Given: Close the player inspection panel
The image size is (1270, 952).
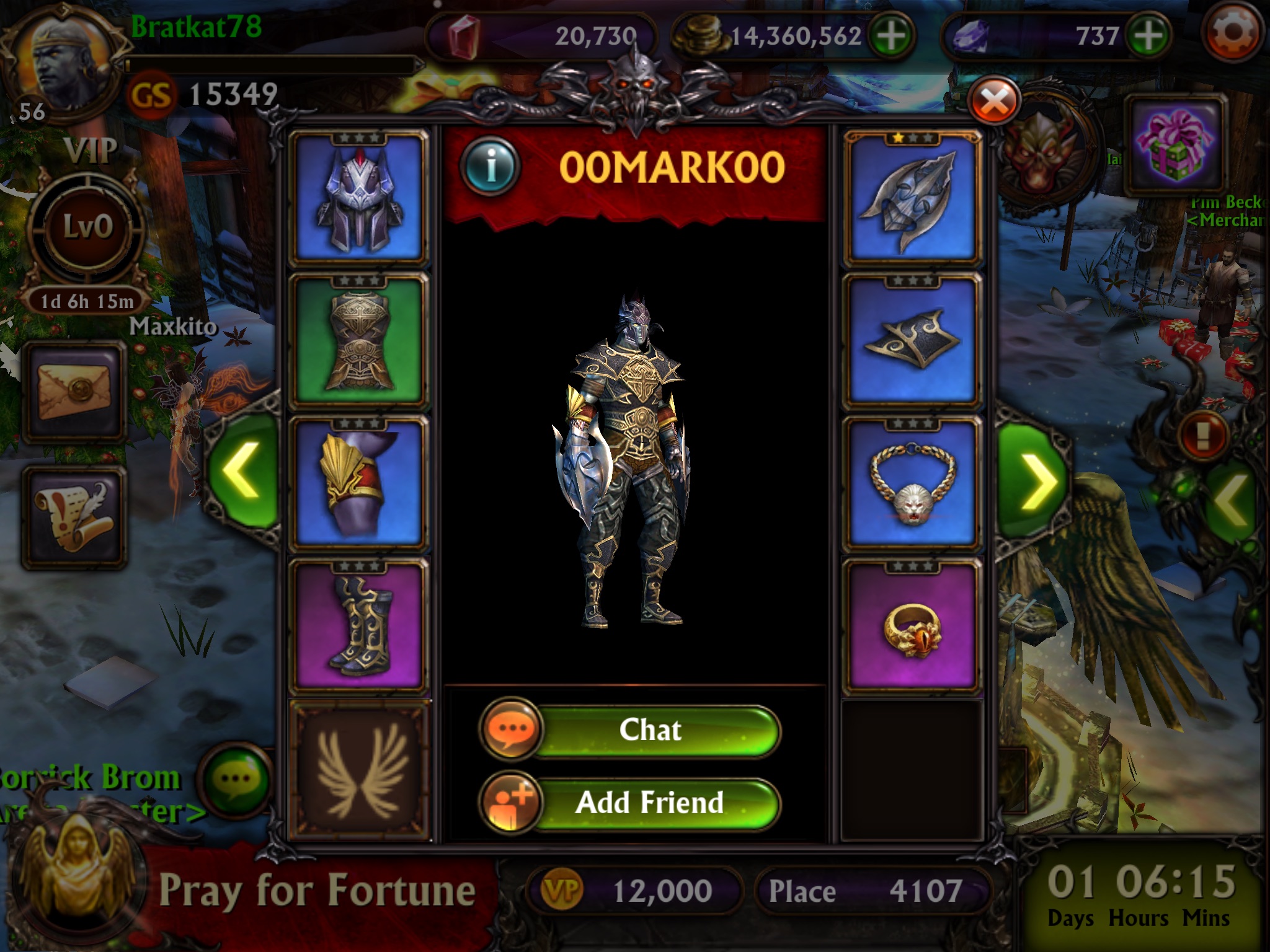Looking at the screenshot, I should click(993, 102).
